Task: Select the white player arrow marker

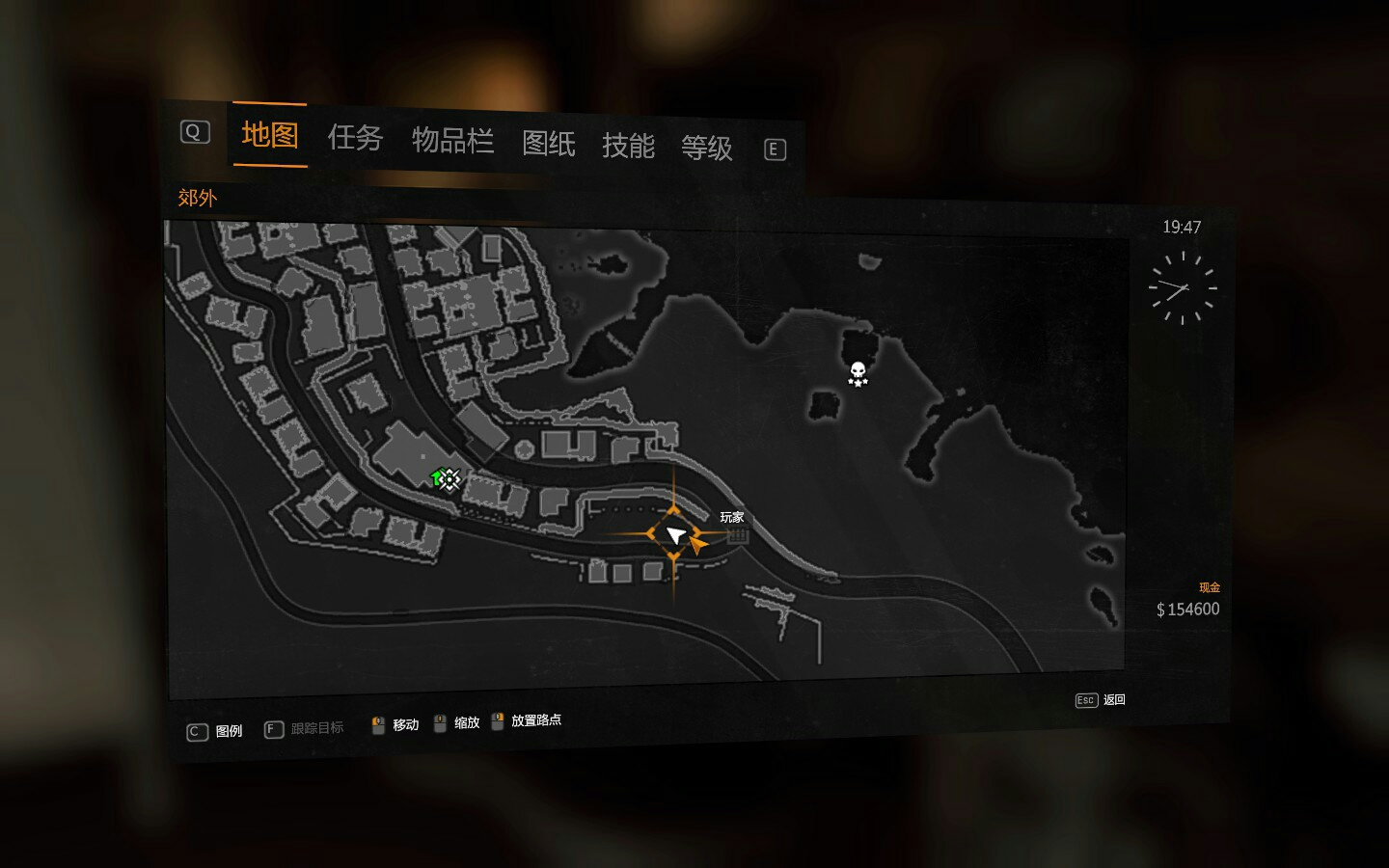Action: point(675,535)
